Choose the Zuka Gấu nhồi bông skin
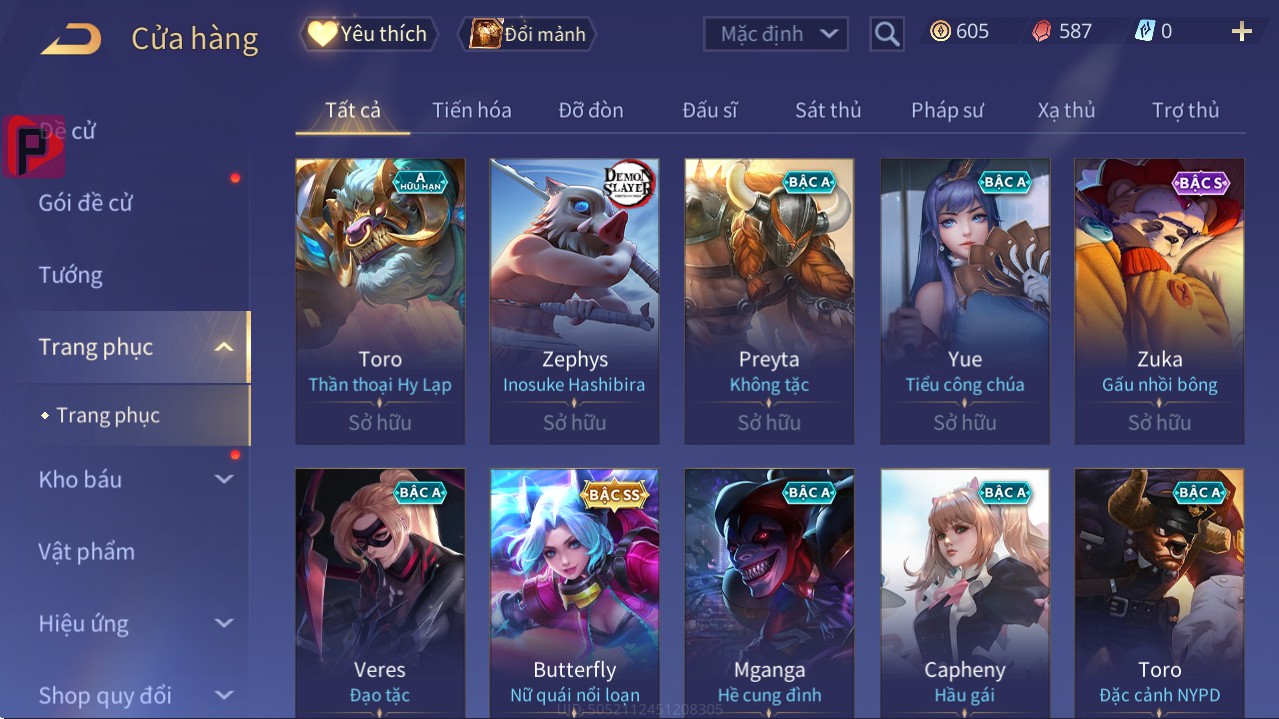 pyautogui.click(x=1159, y=300)
